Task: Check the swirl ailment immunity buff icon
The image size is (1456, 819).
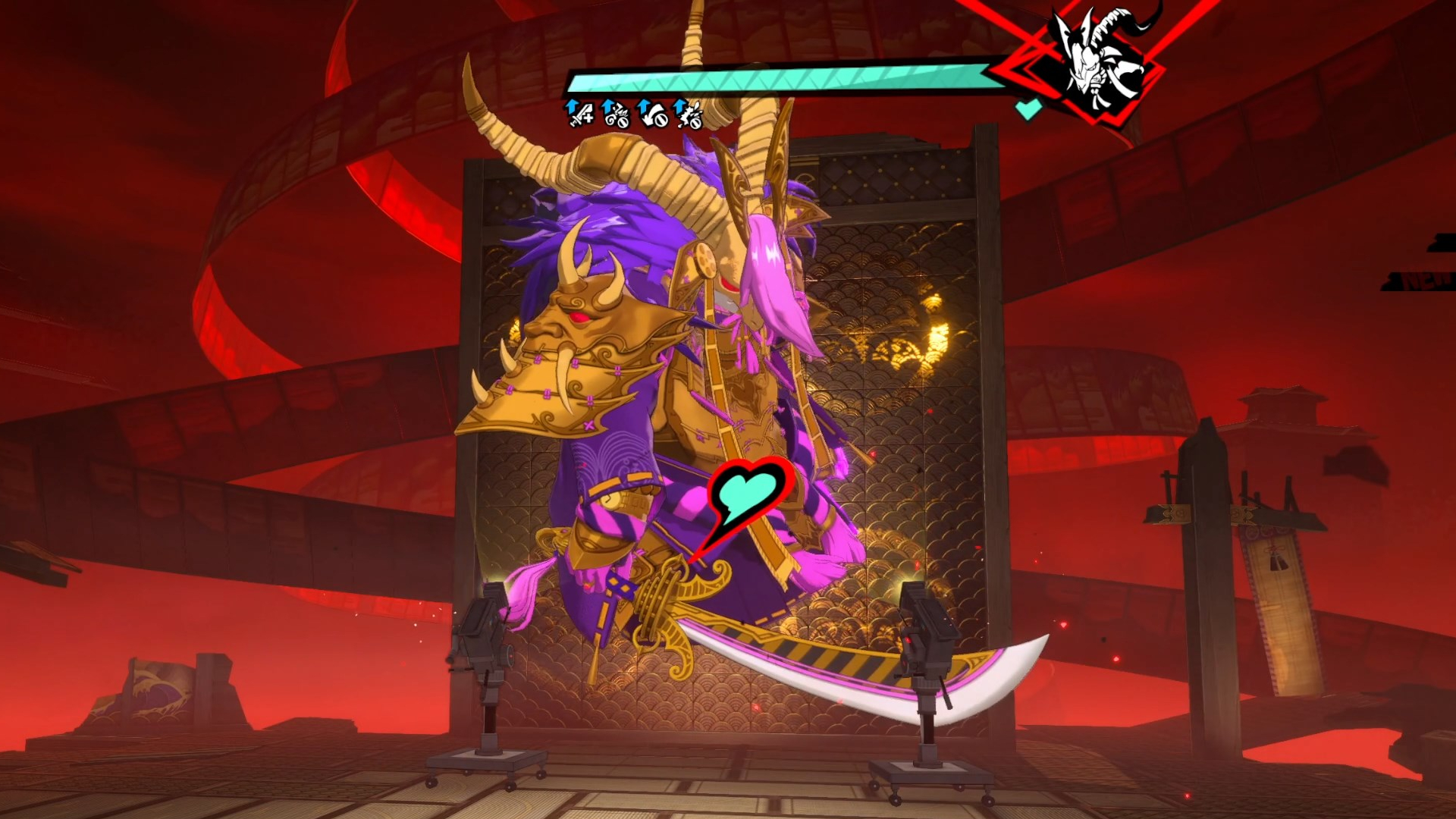Action: [616, 114]
